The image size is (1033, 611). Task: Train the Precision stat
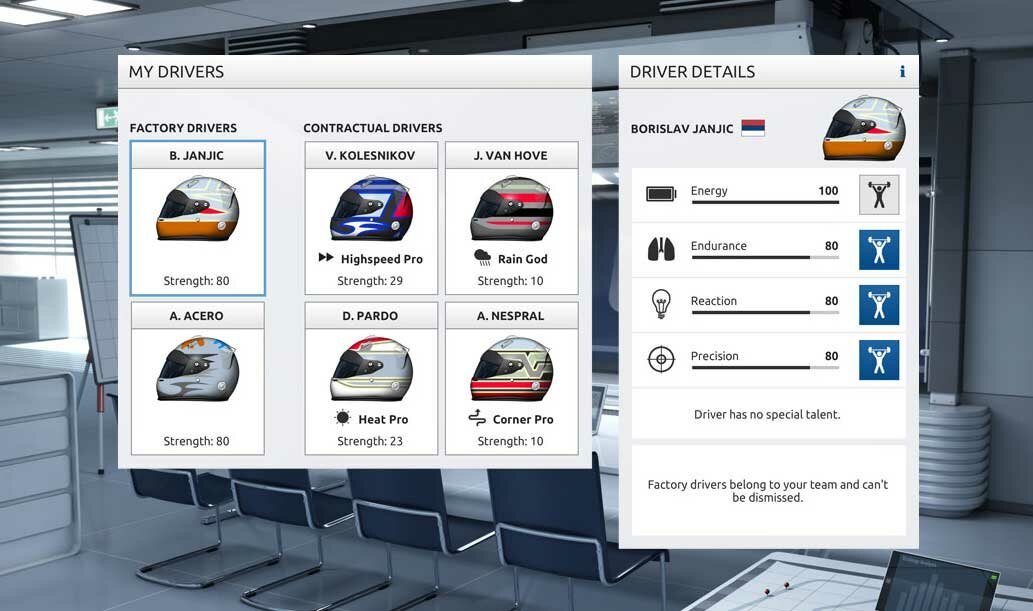coord(879,360)
